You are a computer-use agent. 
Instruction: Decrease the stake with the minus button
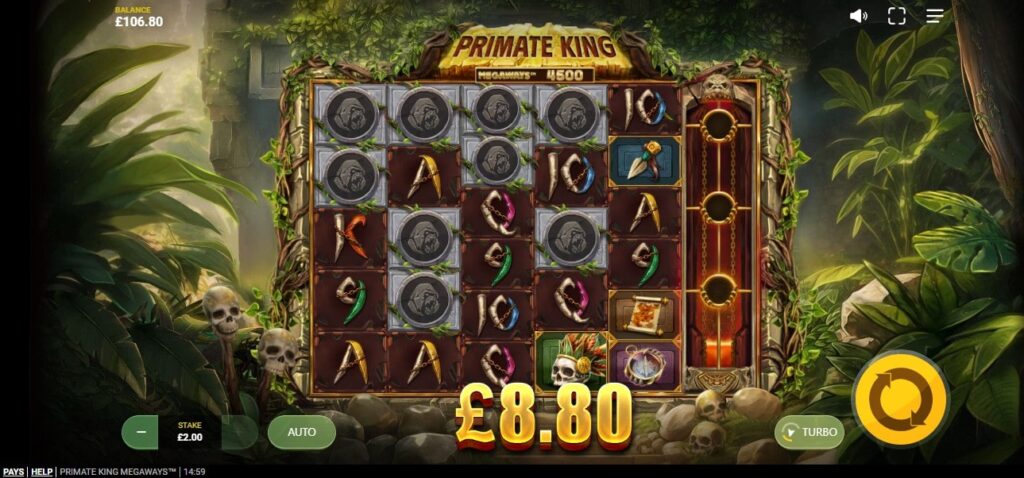click(141, 432)
